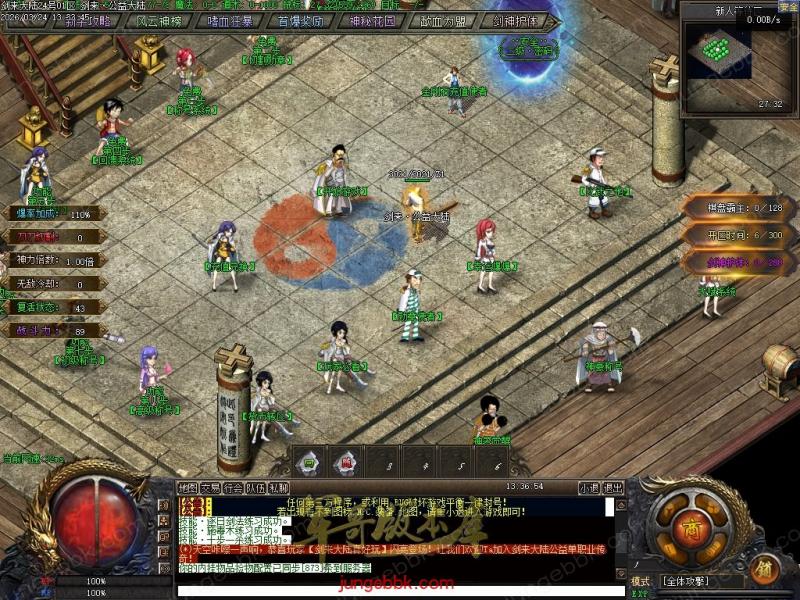This screenshot has width=800, height=600.
Task: Switch to the 交易 tab
Action: (x=210, y=488)
